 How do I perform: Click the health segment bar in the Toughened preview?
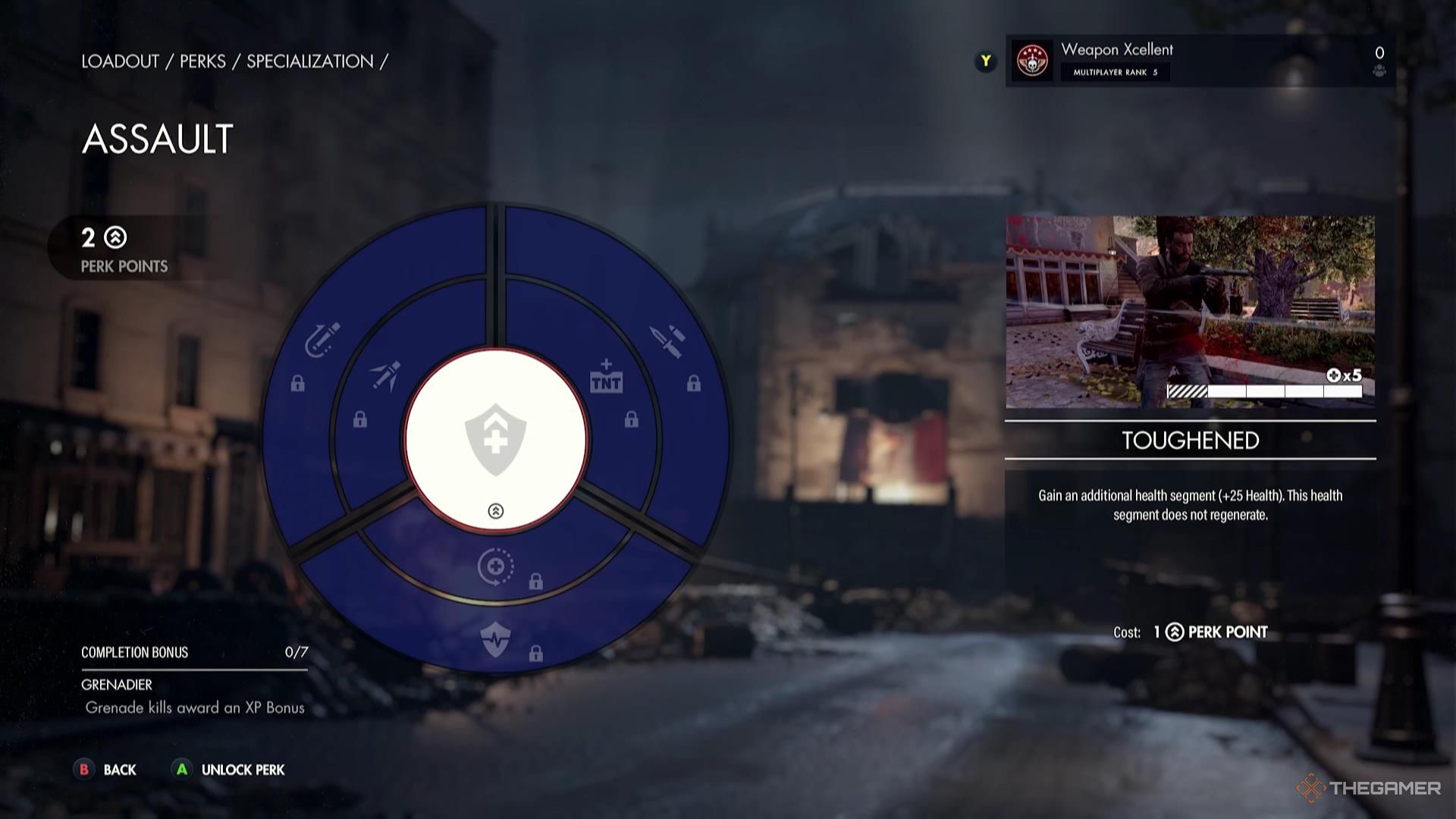click(x=1265, y=392)
